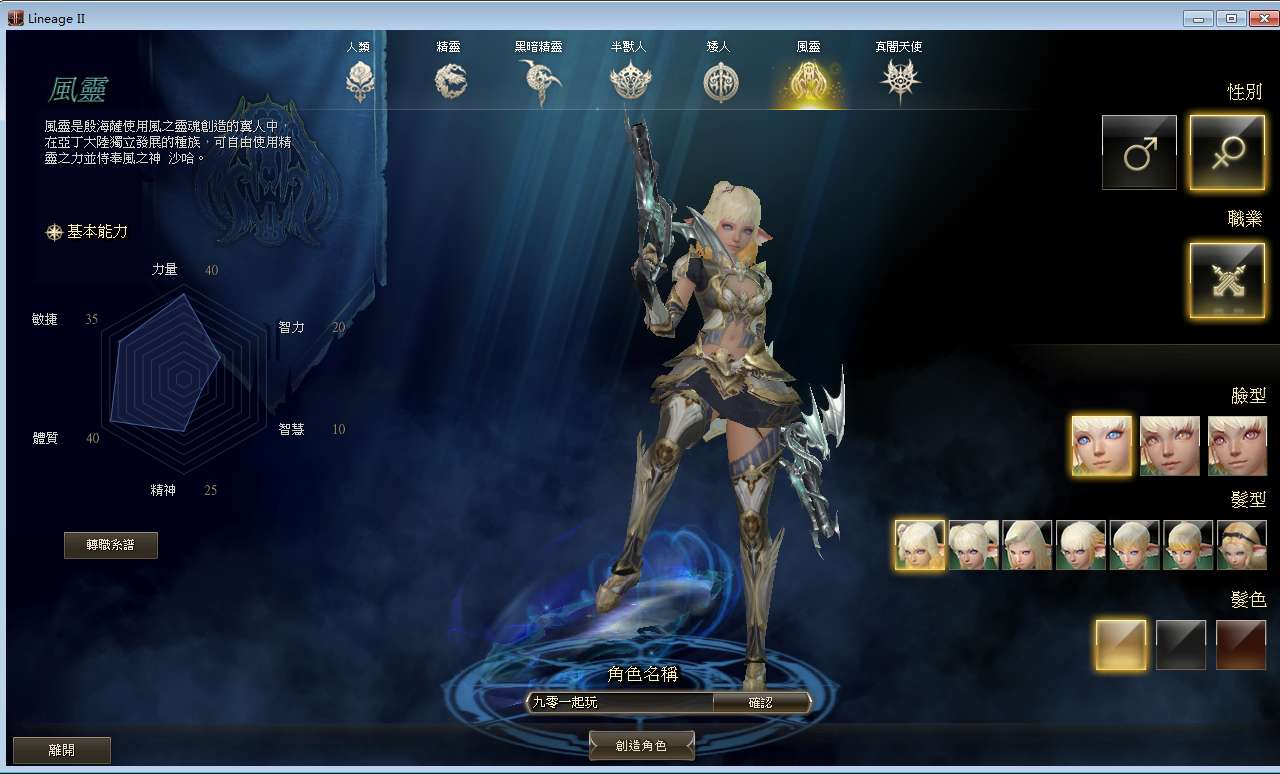
Task: Click the 風靈 race emblem
Action: click(808, 80)
